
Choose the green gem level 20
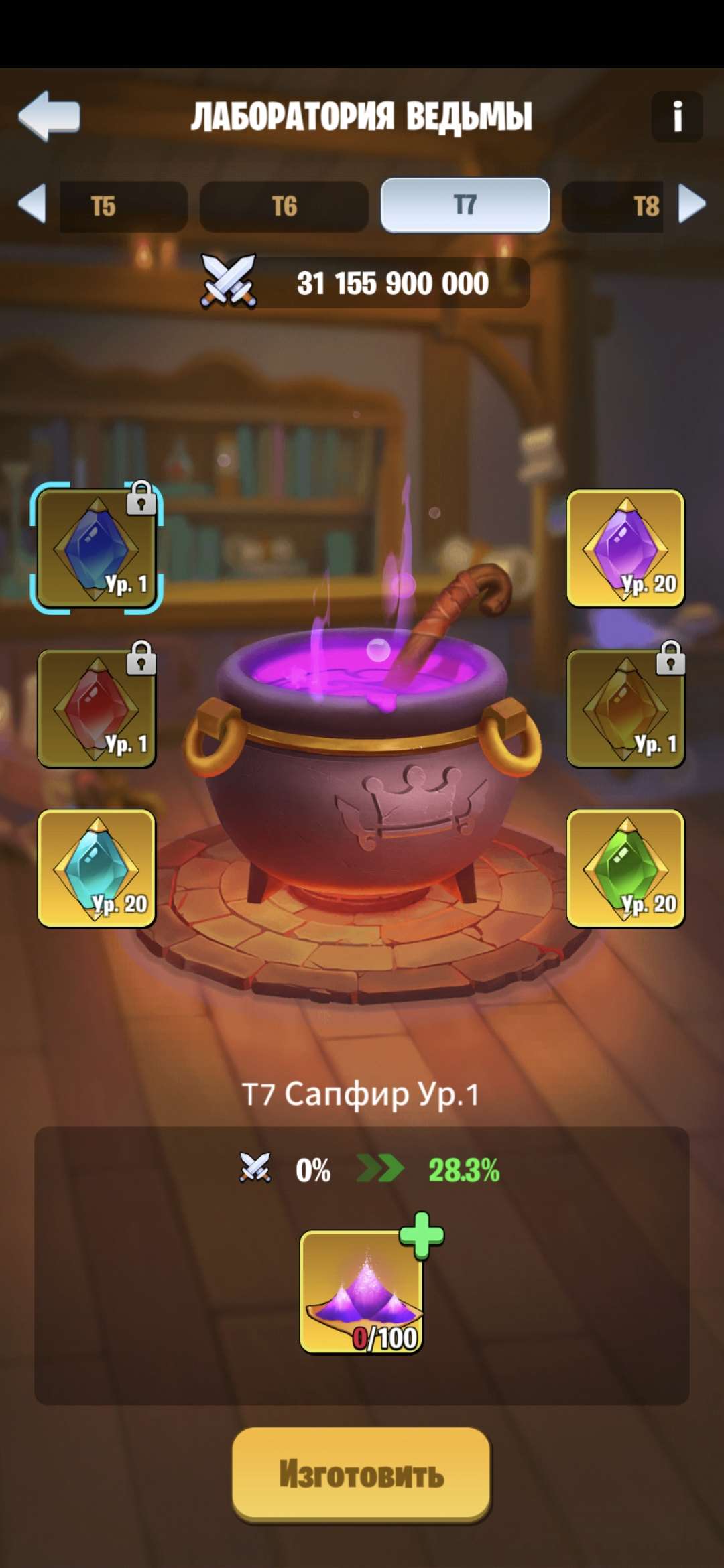625,868
